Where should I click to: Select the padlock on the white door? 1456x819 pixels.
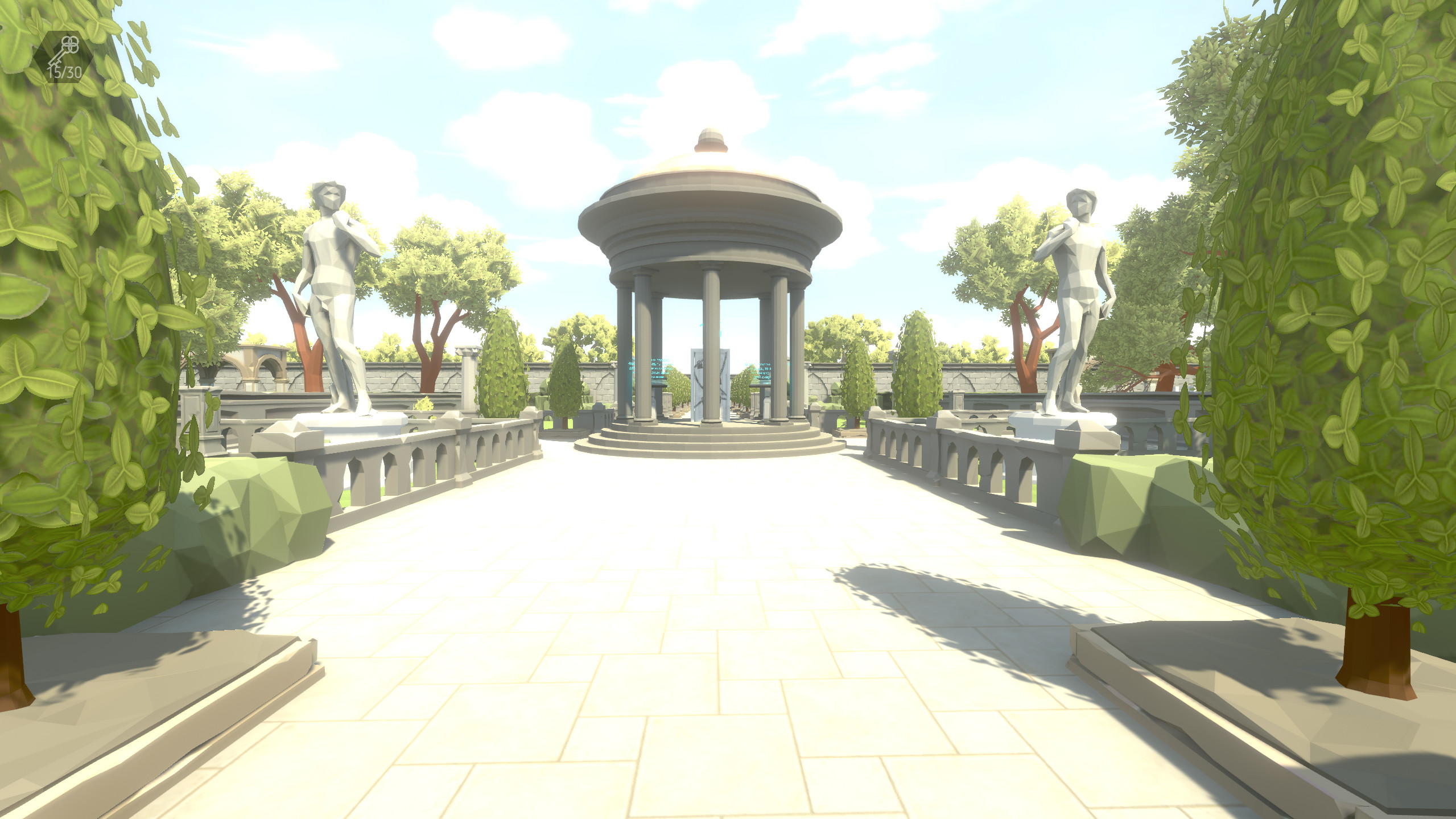[x=699, y=366]
